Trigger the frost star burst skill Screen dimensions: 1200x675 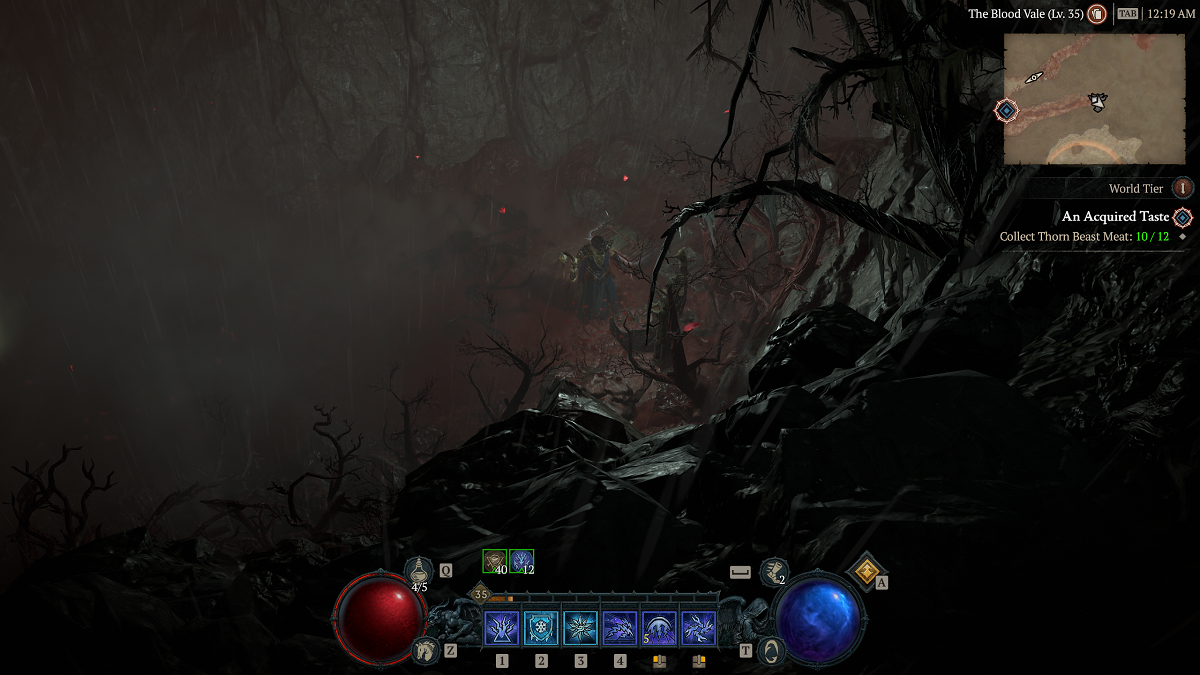click(580, 629)
